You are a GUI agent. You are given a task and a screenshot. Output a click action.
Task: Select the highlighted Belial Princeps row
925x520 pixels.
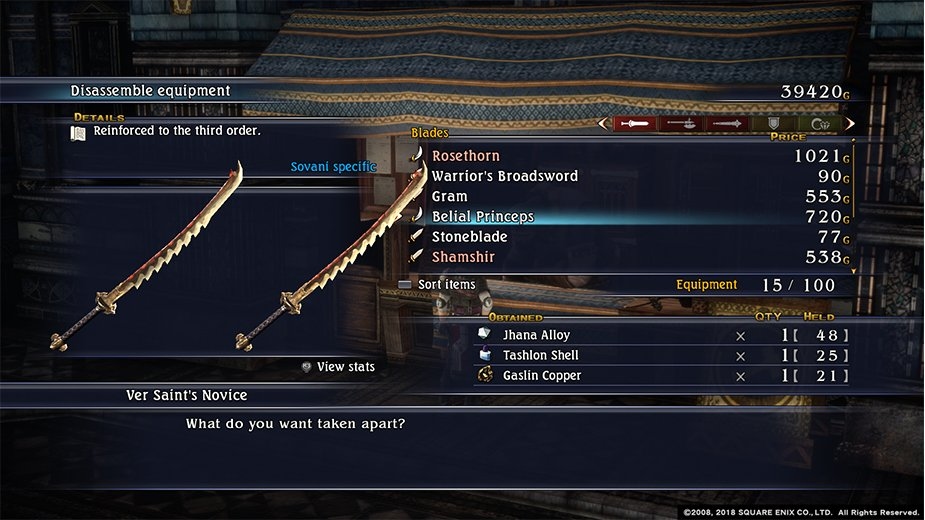click(x=483, y=217)
